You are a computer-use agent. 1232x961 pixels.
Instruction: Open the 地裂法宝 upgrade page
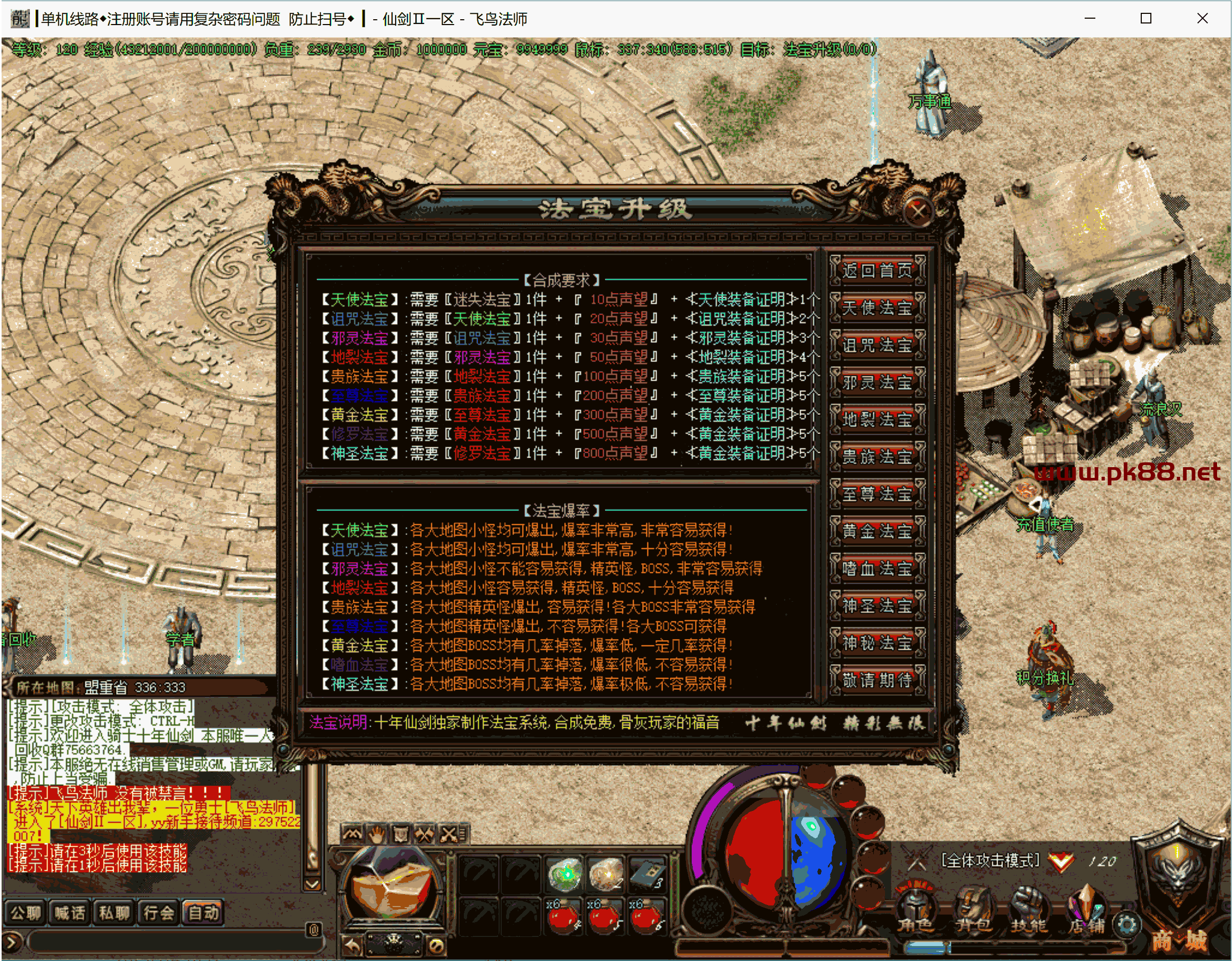[876, 420]
